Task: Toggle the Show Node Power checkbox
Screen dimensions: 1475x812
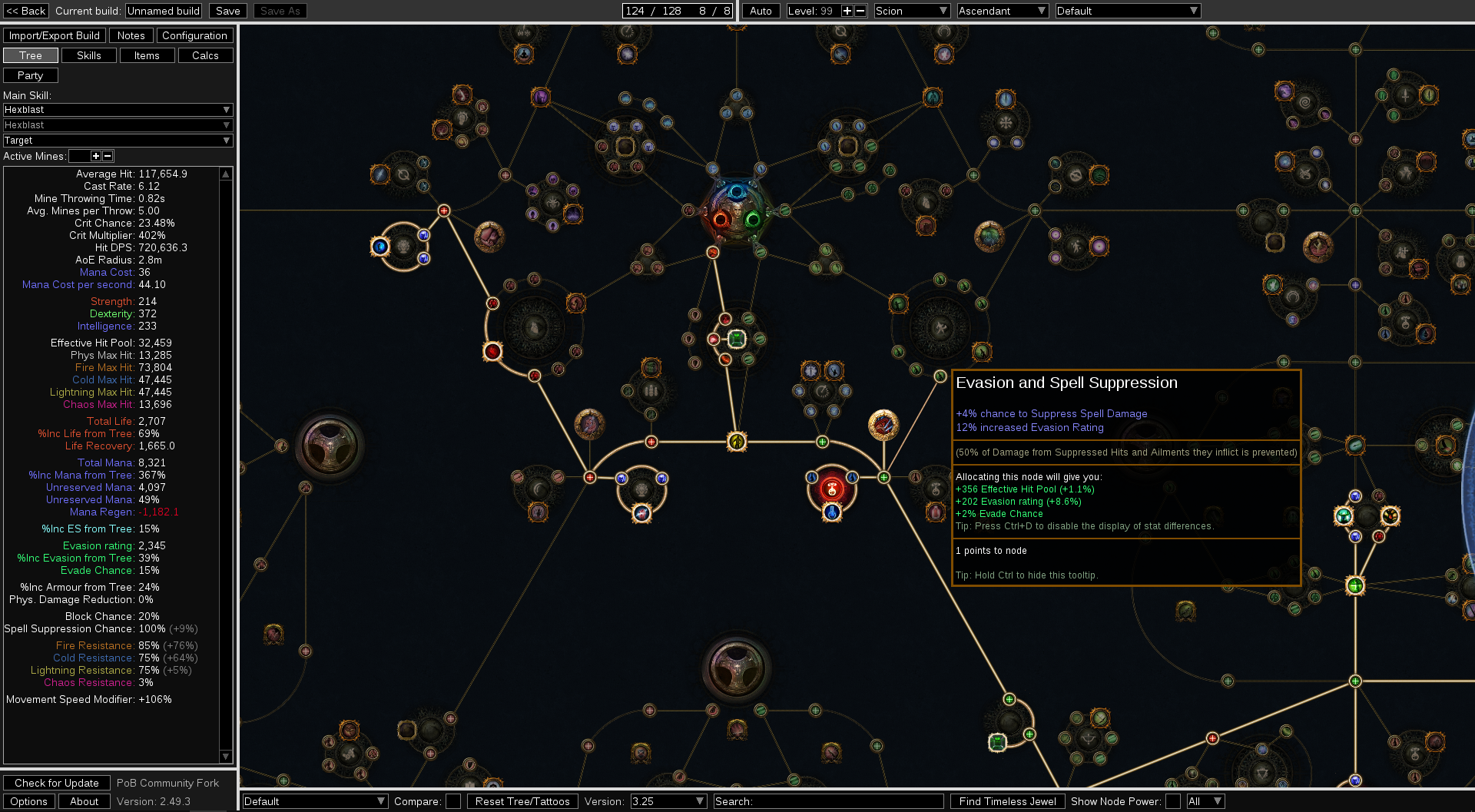Action: tap(1174, 801)
